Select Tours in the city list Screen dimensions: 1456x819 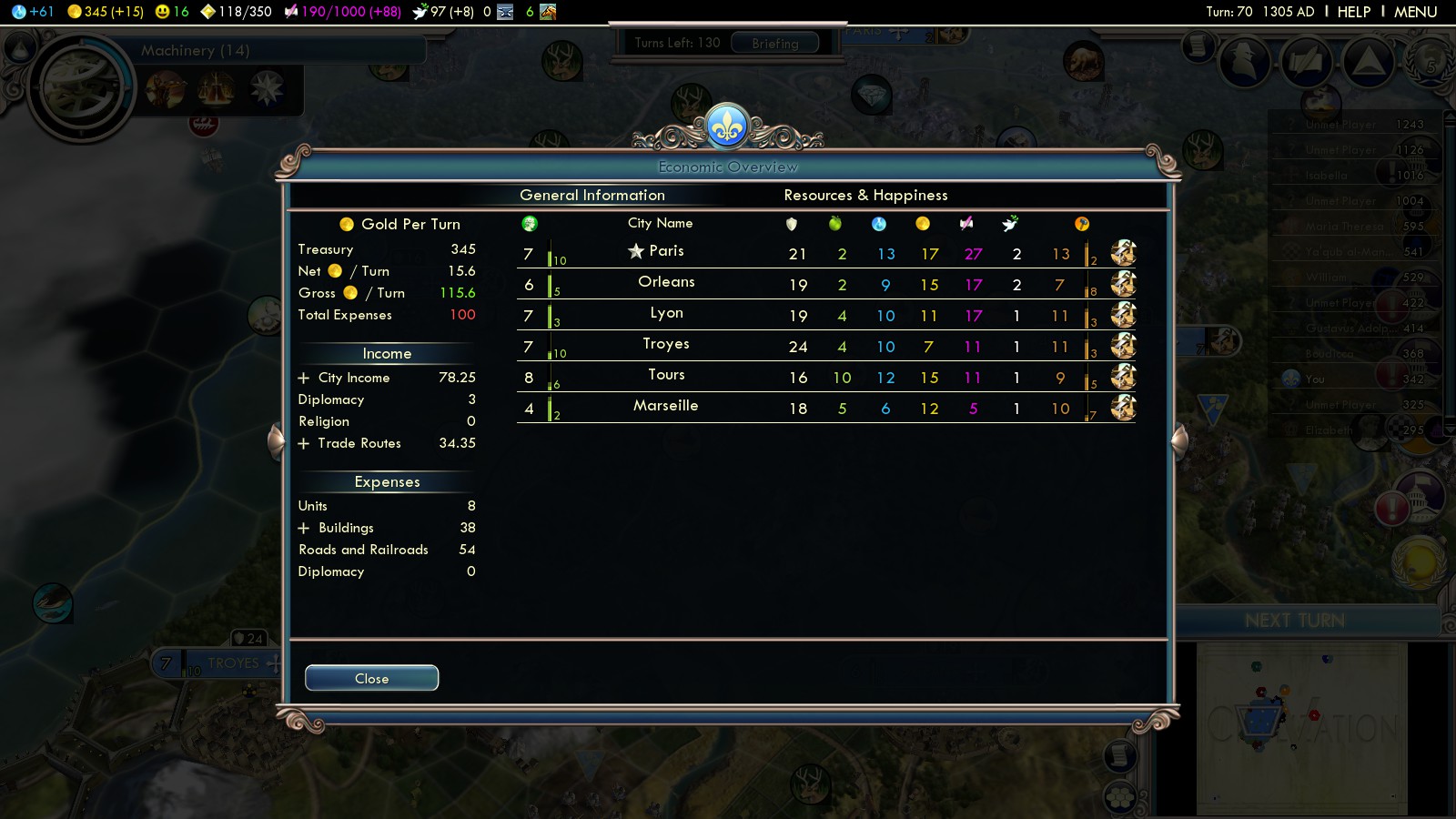[666, 375]
